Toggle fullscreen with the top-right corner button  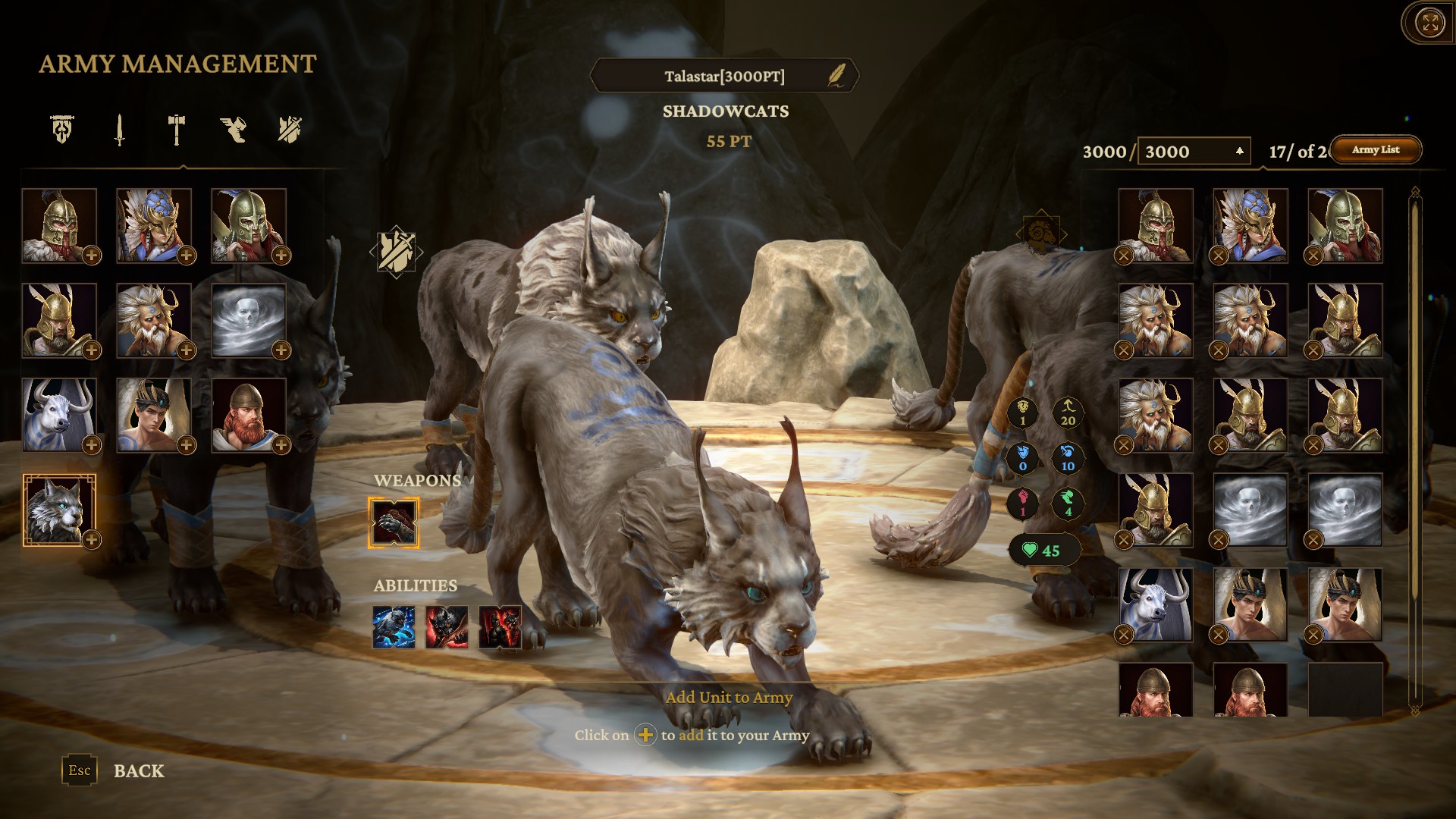(x=1430, y=23)
